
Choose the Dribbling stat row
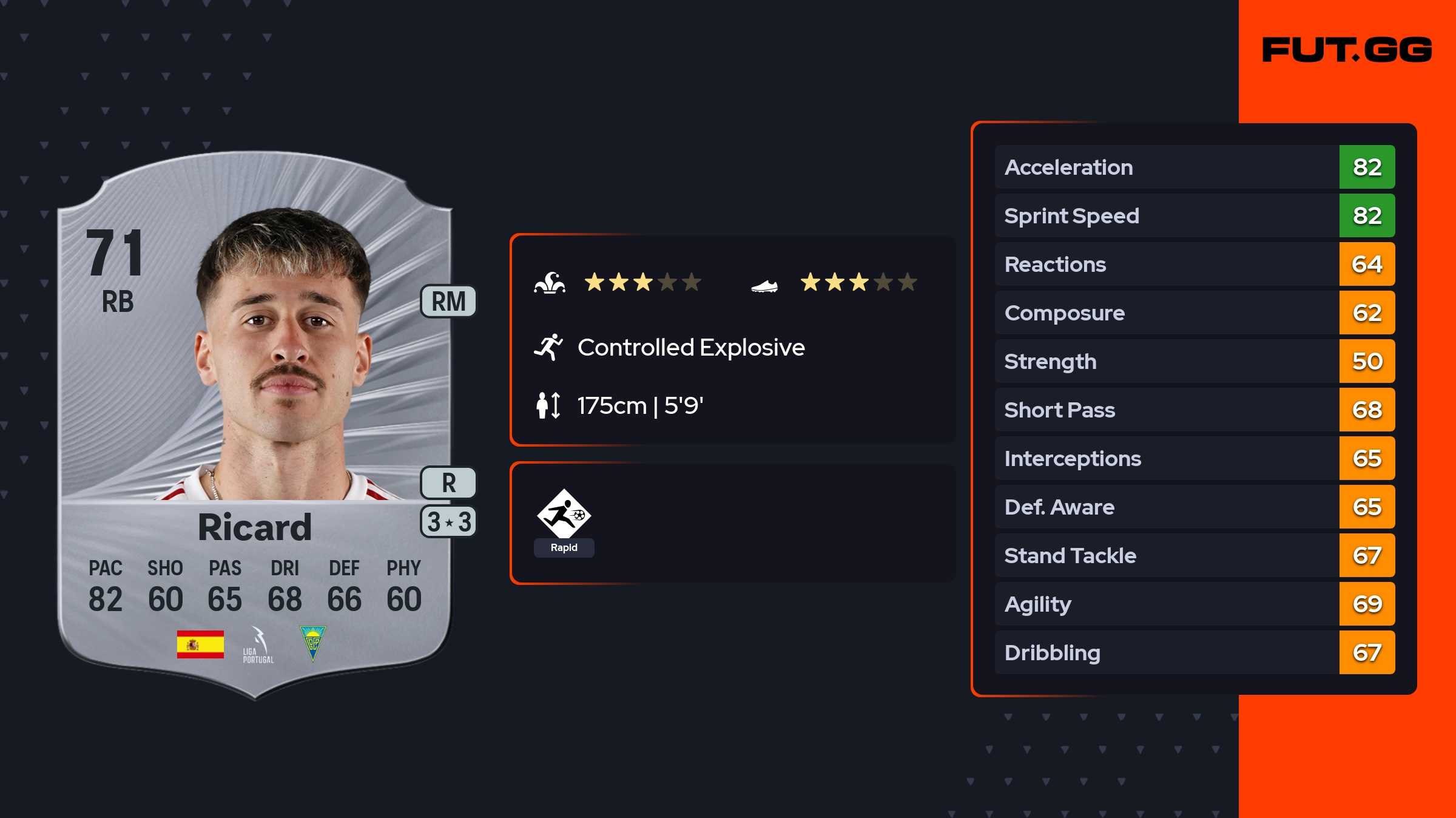(1194, 652)
